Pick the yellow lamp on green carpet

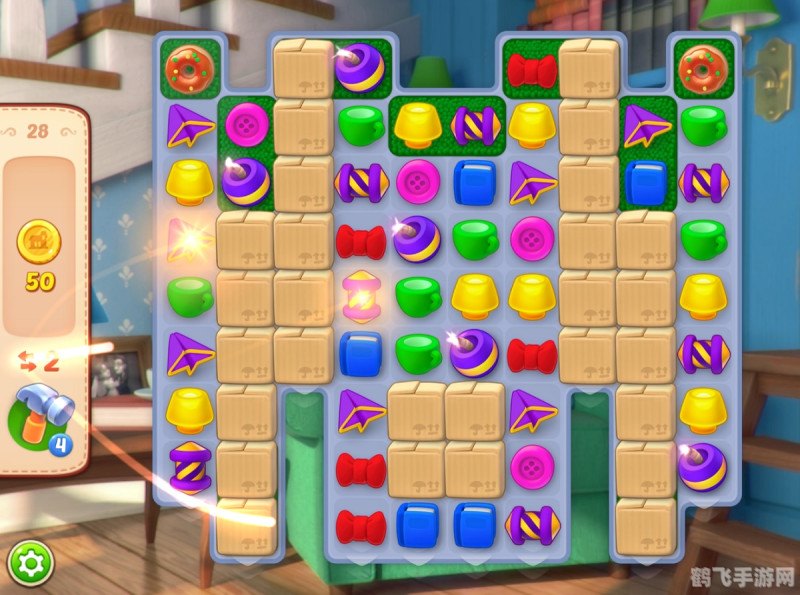(x=417, y=125)
